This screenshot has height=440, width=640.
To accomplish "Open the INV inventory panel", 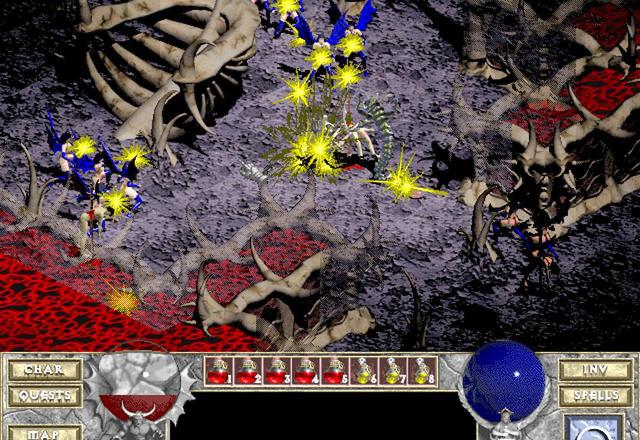I will point(596,370).
